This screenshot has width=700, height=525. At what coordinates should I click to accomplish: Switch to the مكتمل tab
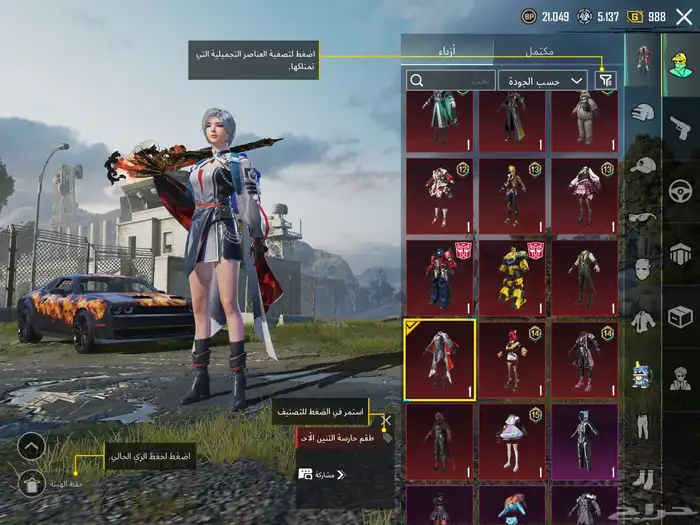tap(539, 50)
